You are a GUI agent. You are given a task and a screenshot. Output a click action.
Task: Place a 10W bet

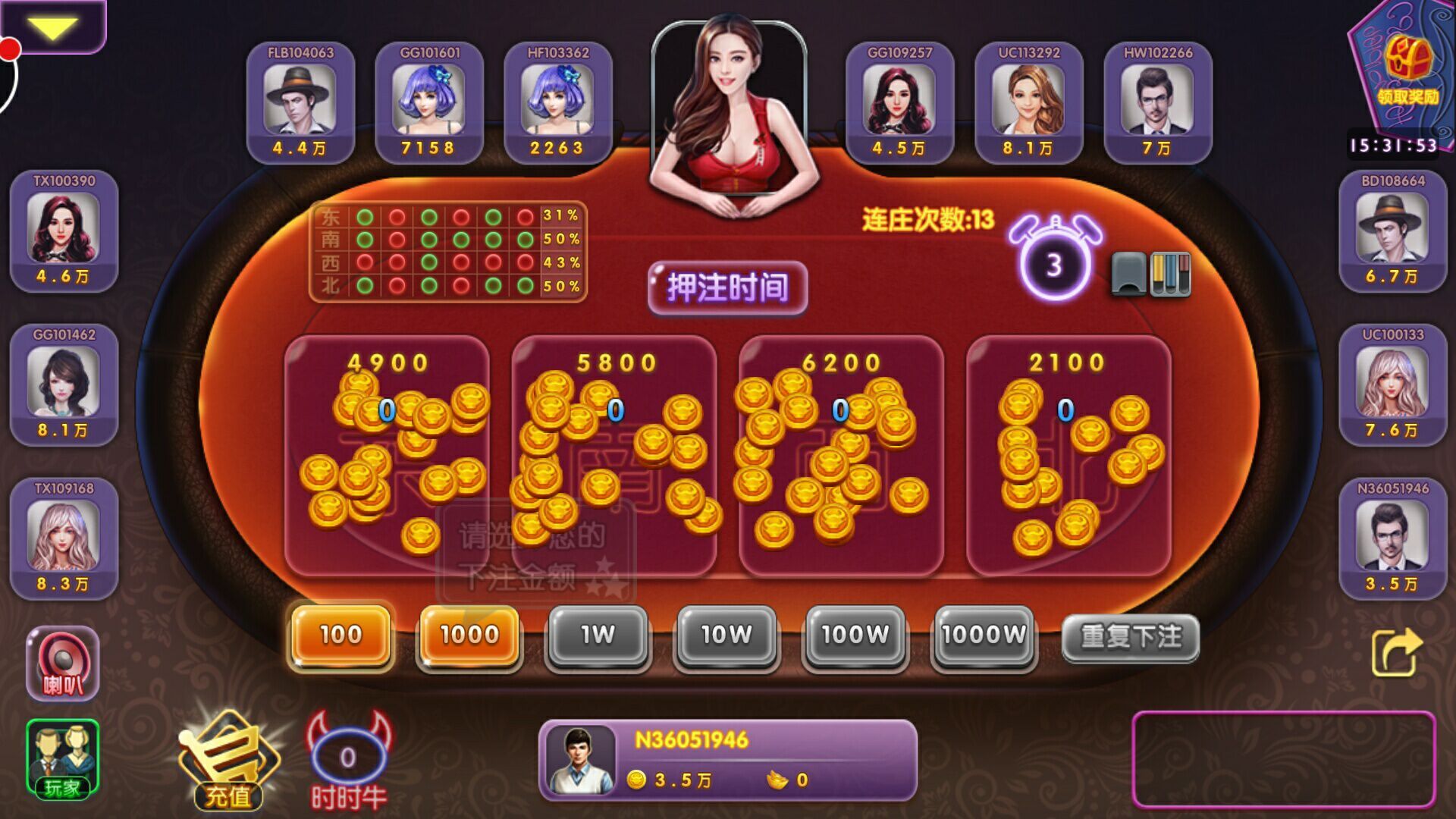click(726, 637)
